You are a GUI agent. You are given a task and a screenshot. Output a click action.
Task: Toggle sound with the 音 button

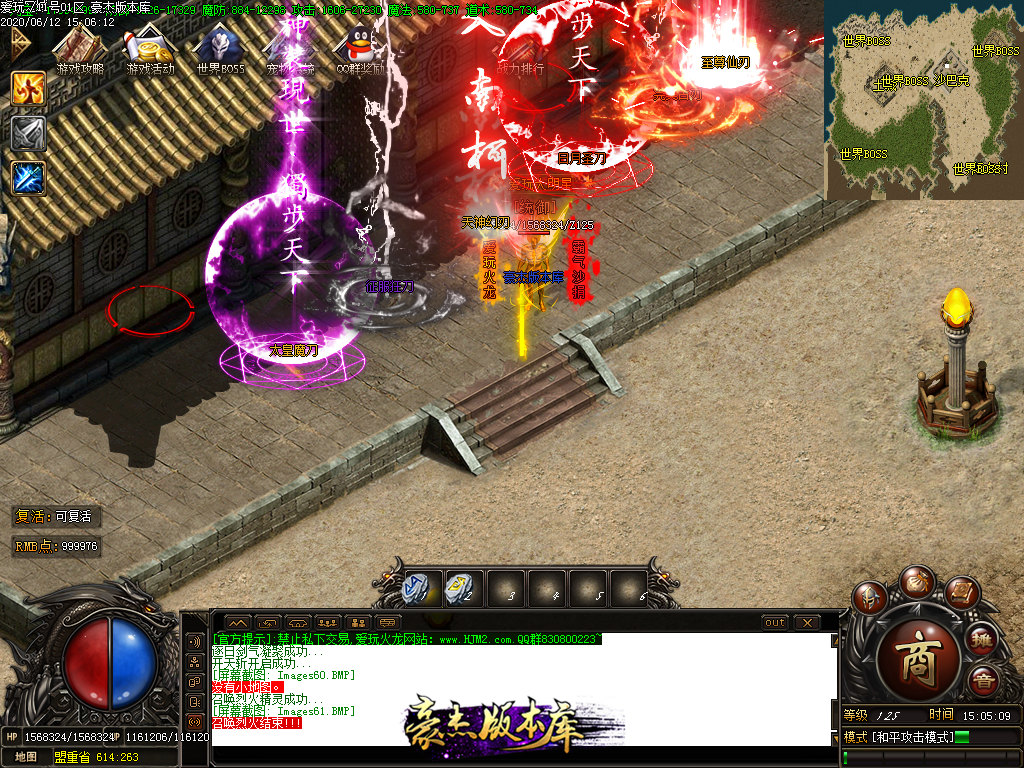pos(983,680)
